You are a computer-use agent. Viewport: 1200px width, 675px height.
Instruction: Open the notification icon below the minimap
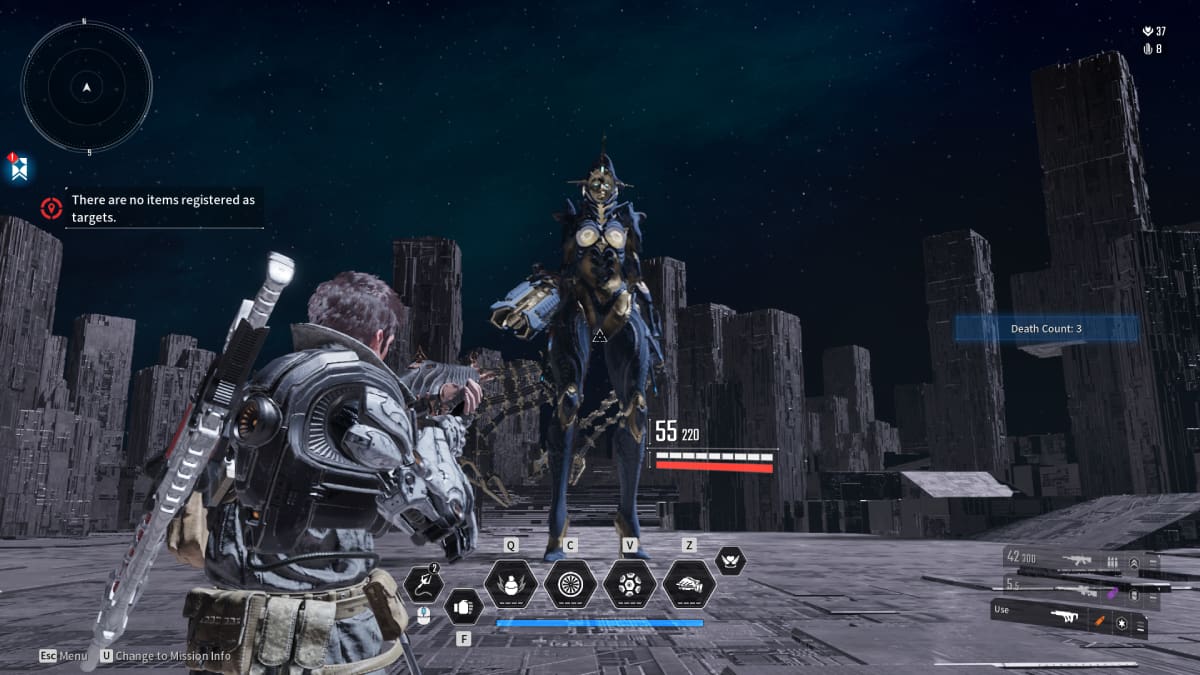click(x=18, y=167)
